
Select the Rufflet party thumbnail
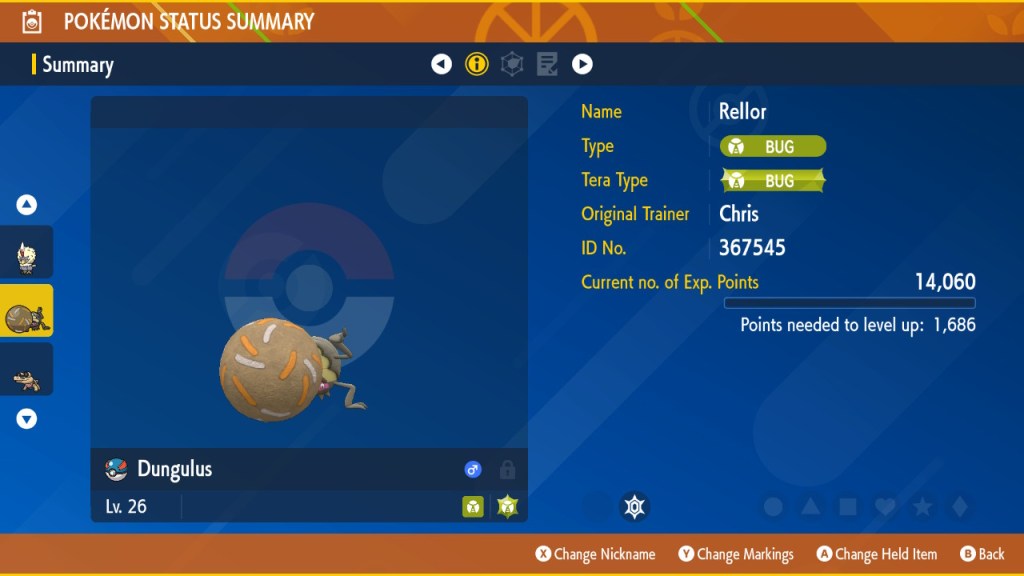point(26,253)
